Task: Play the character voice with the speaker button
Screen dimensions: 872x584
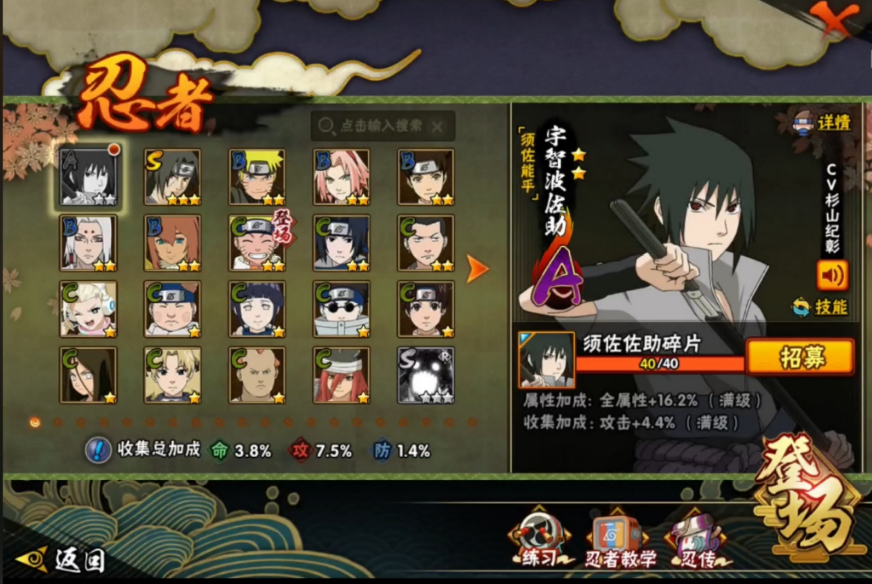Action: pyautogui.click(x=831, y=274)
